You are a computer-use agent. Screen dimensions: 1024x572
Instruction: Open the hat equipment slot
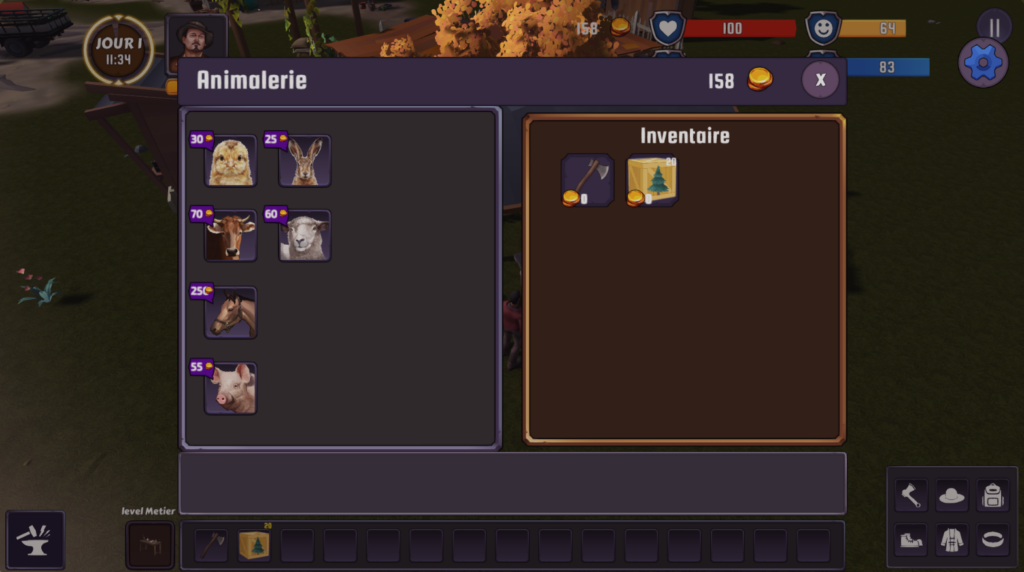coord(951,495)
